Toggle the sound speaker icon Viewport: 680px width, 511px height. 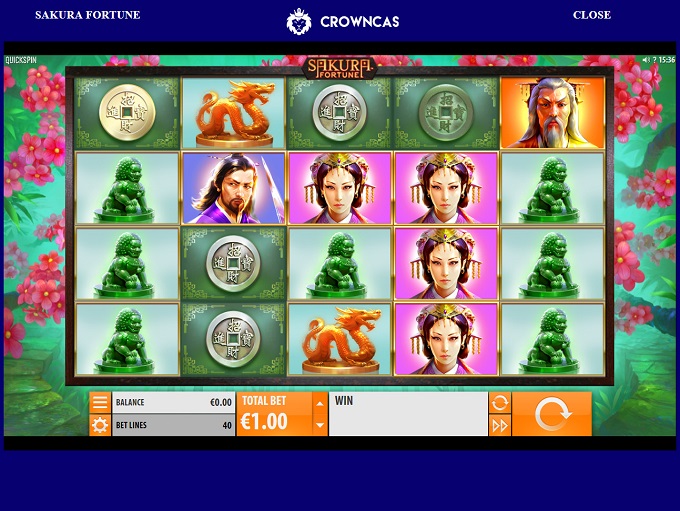[x=646, y=60]
